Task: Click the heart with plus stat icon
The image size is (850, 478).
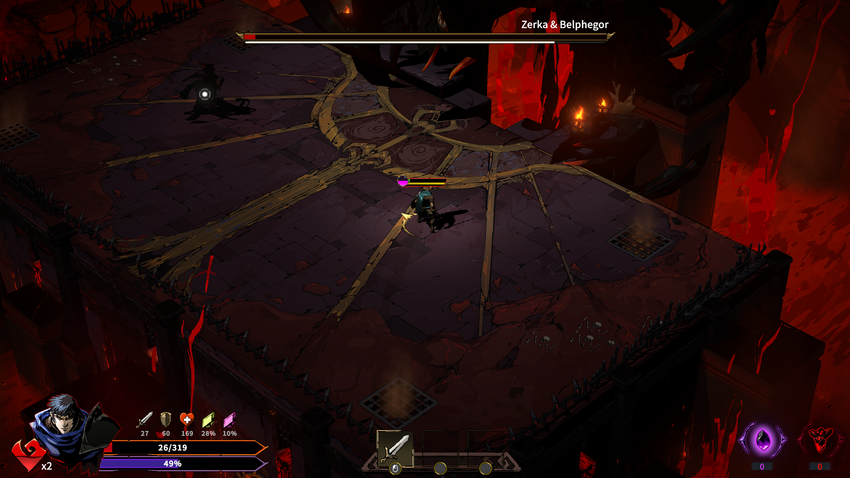Action: pyautogui.click(x=187, y=419)
